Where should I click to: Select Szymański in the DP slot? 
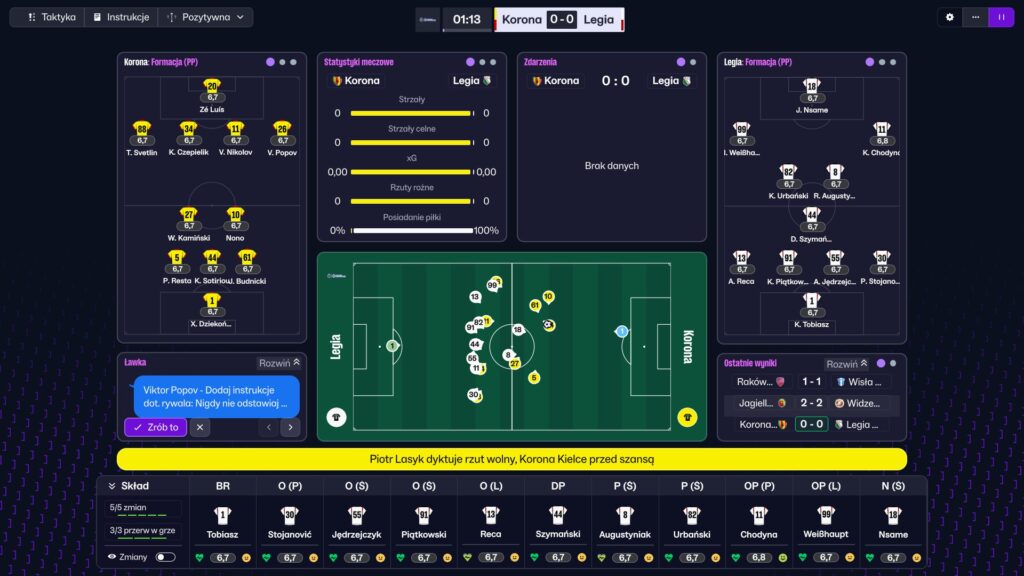coord(558,523)
